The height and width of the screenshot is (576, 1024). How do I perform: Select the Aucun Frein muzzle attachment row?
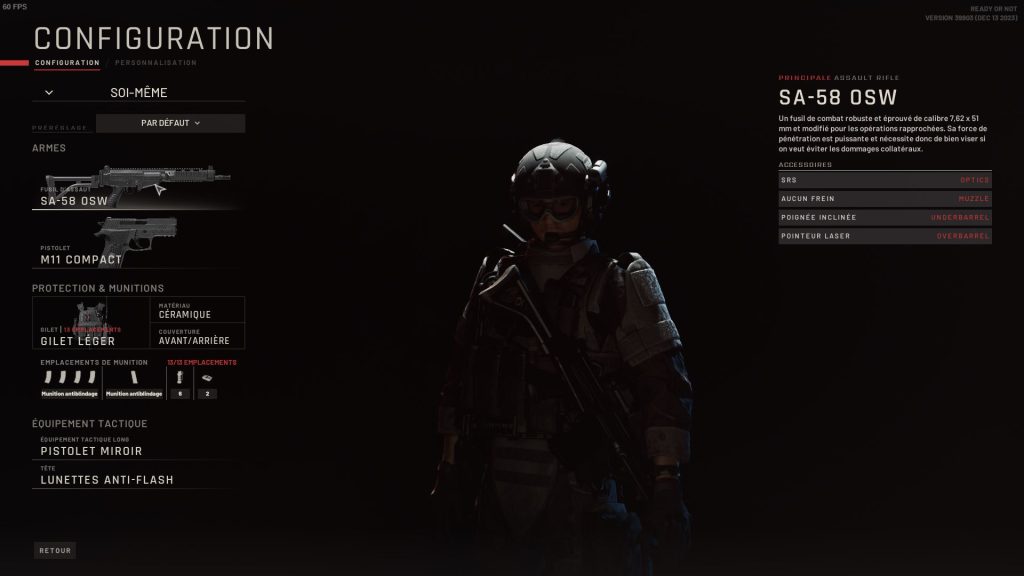pyautogui.click(x=885, y=199)
